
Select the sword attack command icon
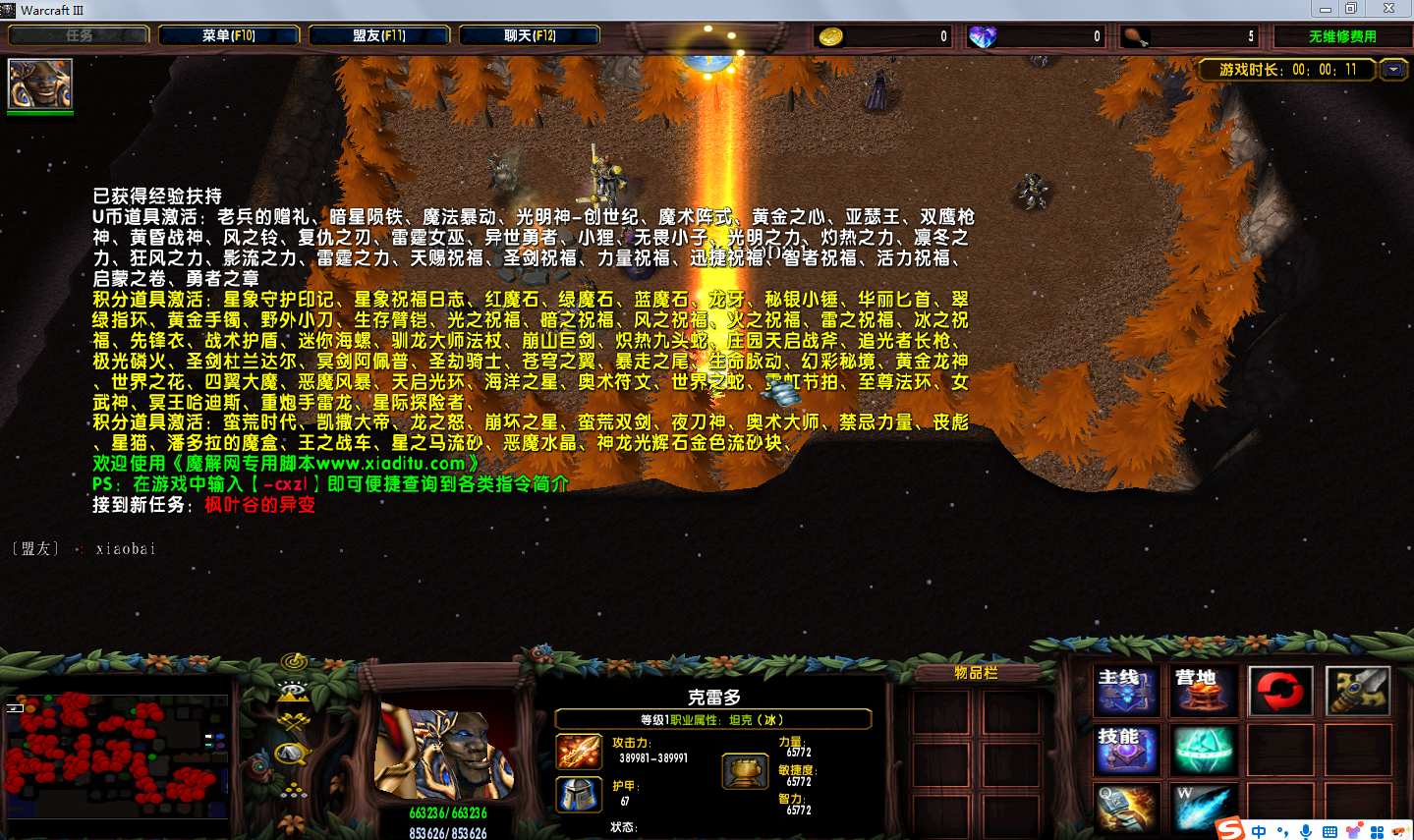pyautogui.click(x=1357, y=691)
